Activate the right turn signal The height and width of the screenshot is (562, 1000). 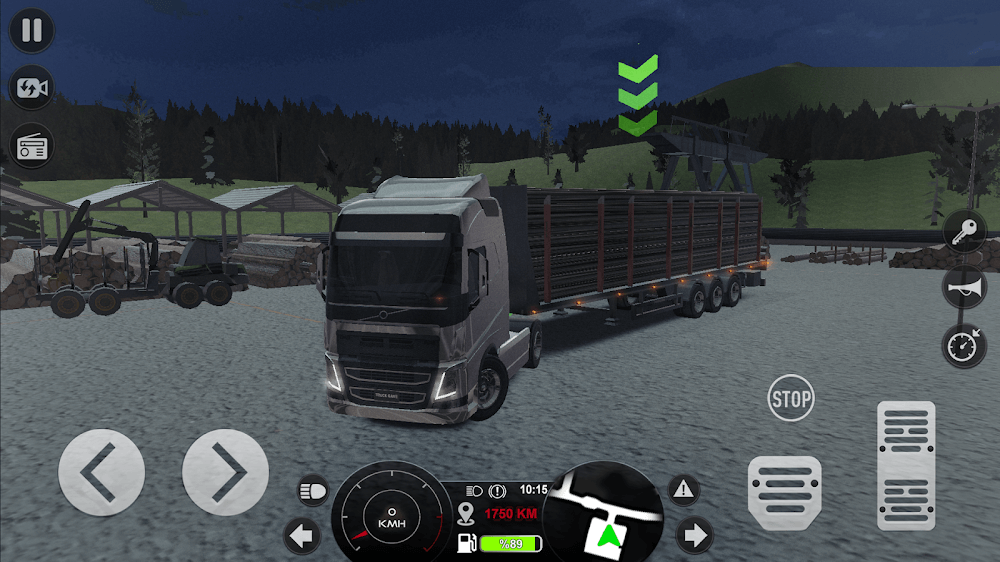coord(693,536)
